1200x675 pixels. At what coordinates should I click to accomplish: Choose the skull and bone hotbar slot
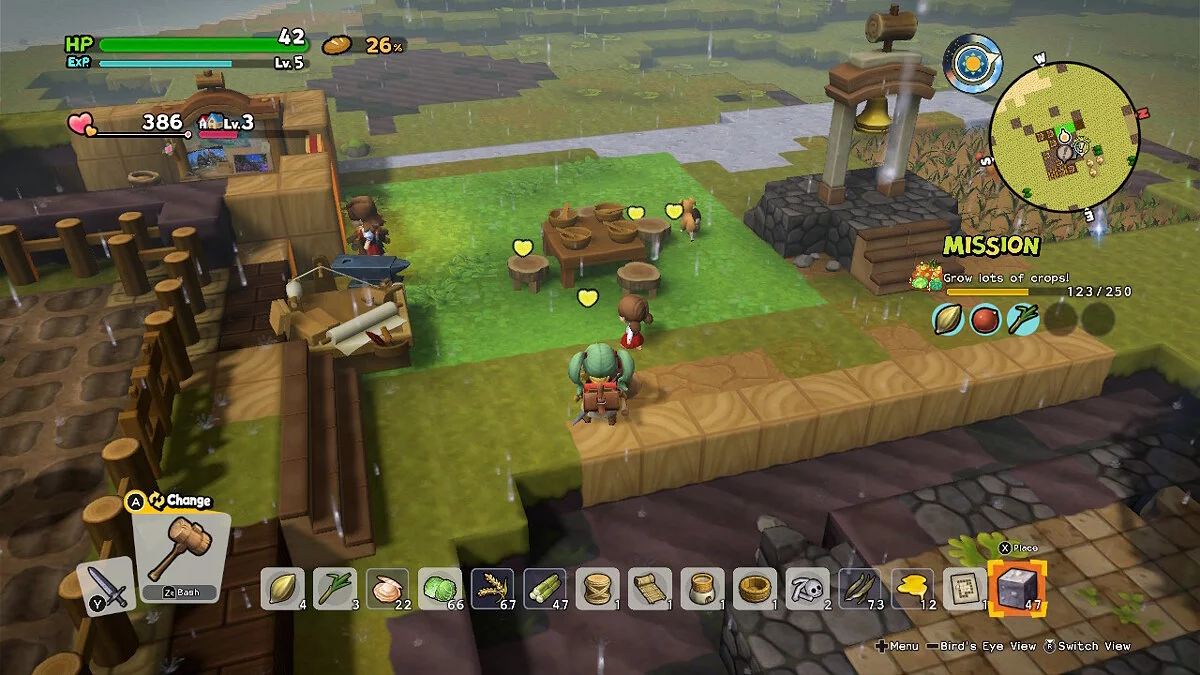click(807, 588)
